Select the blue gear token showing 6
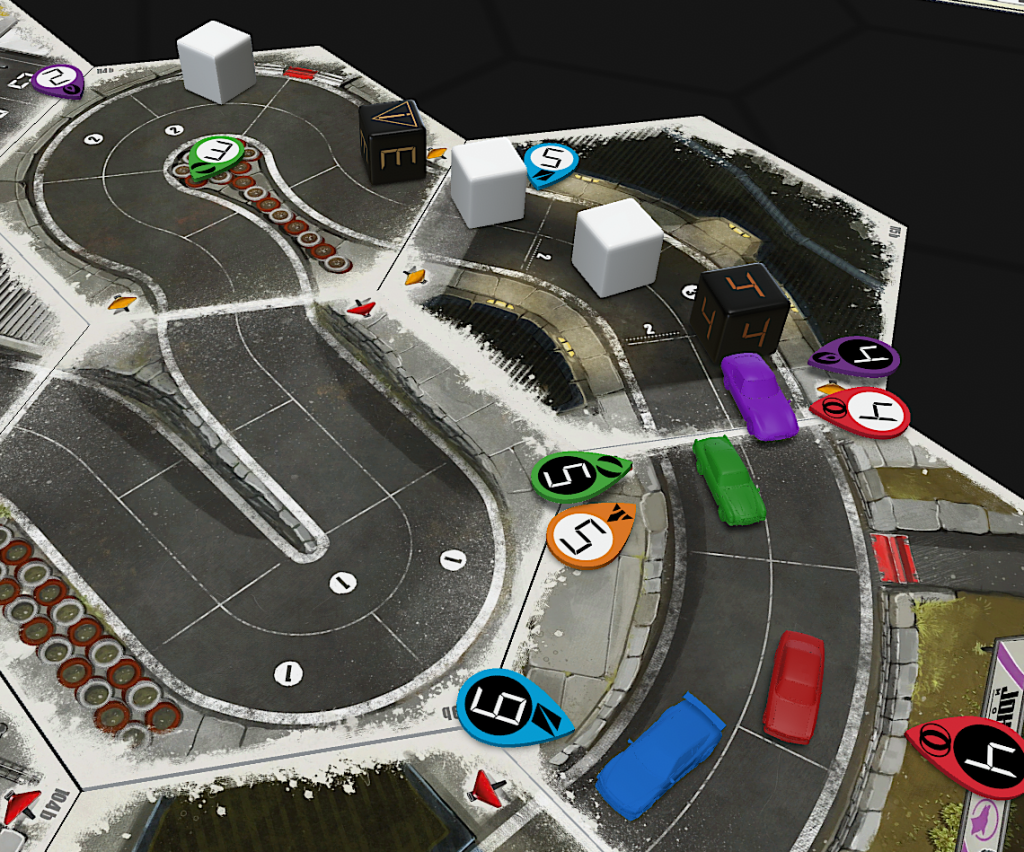 coord(510,707)
